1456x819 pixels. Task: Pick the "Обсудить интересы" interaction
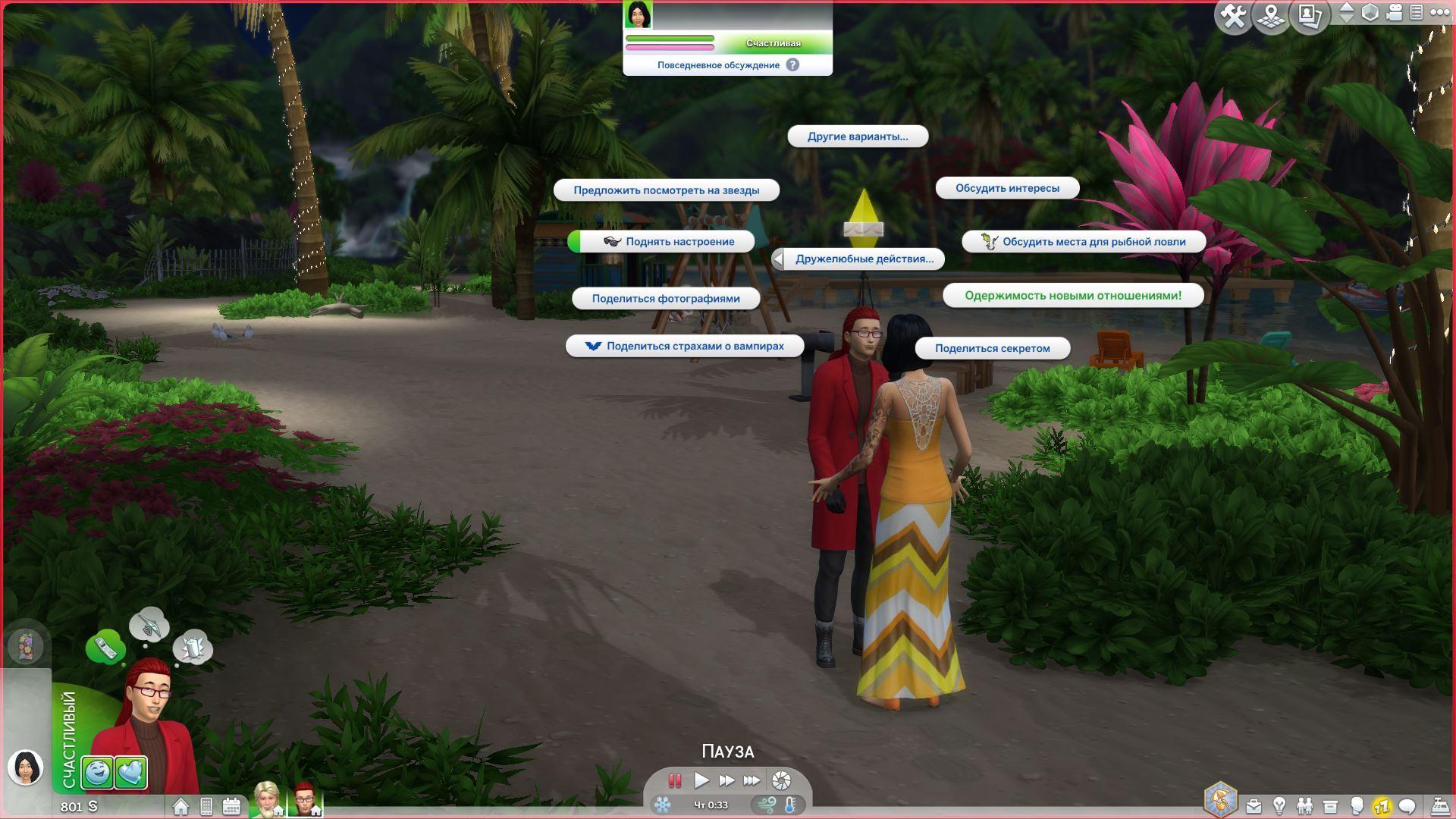pos(1007,188)
